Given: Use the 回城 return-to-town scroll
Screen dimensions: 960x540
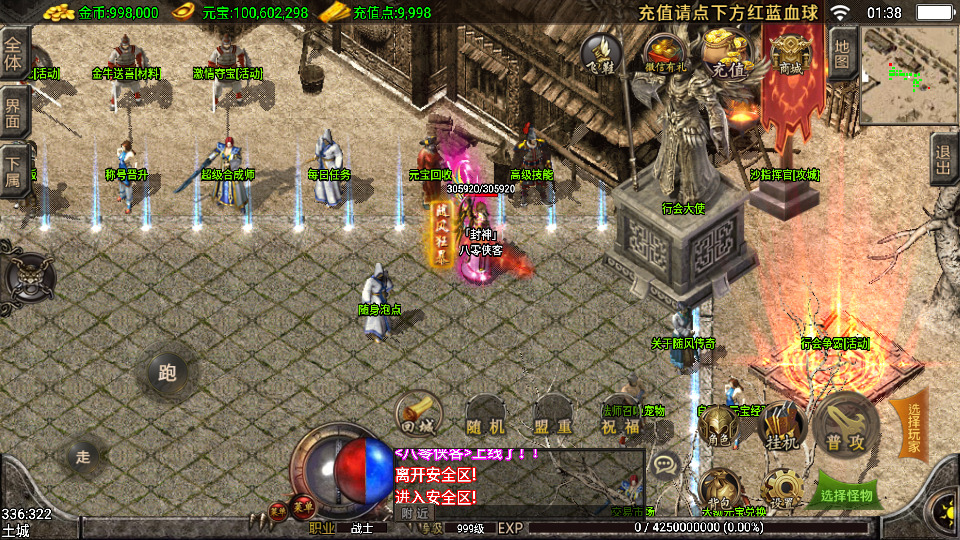Looking at the screenshot, I should (x=418, y=414).
